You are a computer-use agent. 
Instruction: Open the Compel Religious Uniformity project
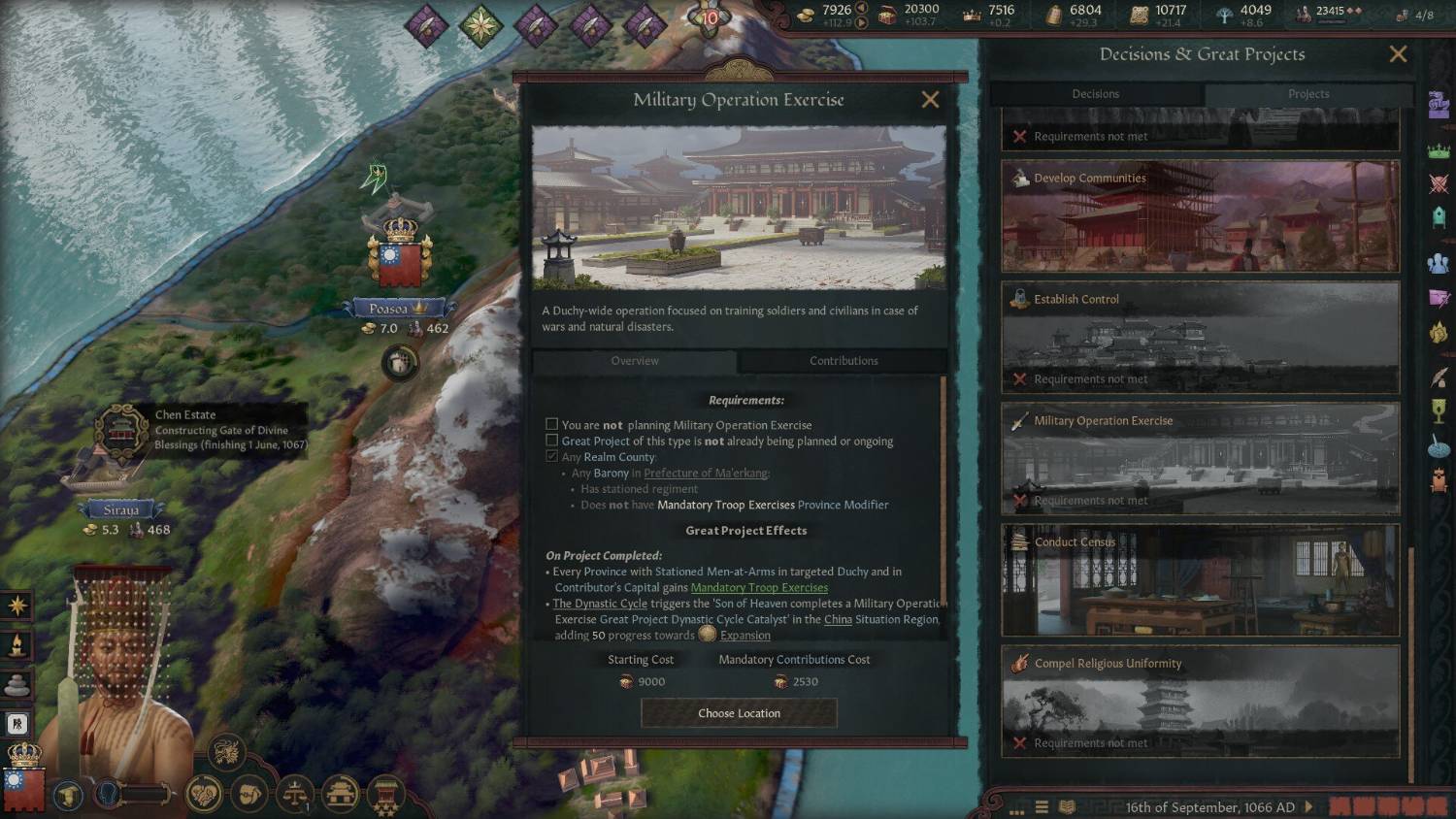click(1200, 702)
